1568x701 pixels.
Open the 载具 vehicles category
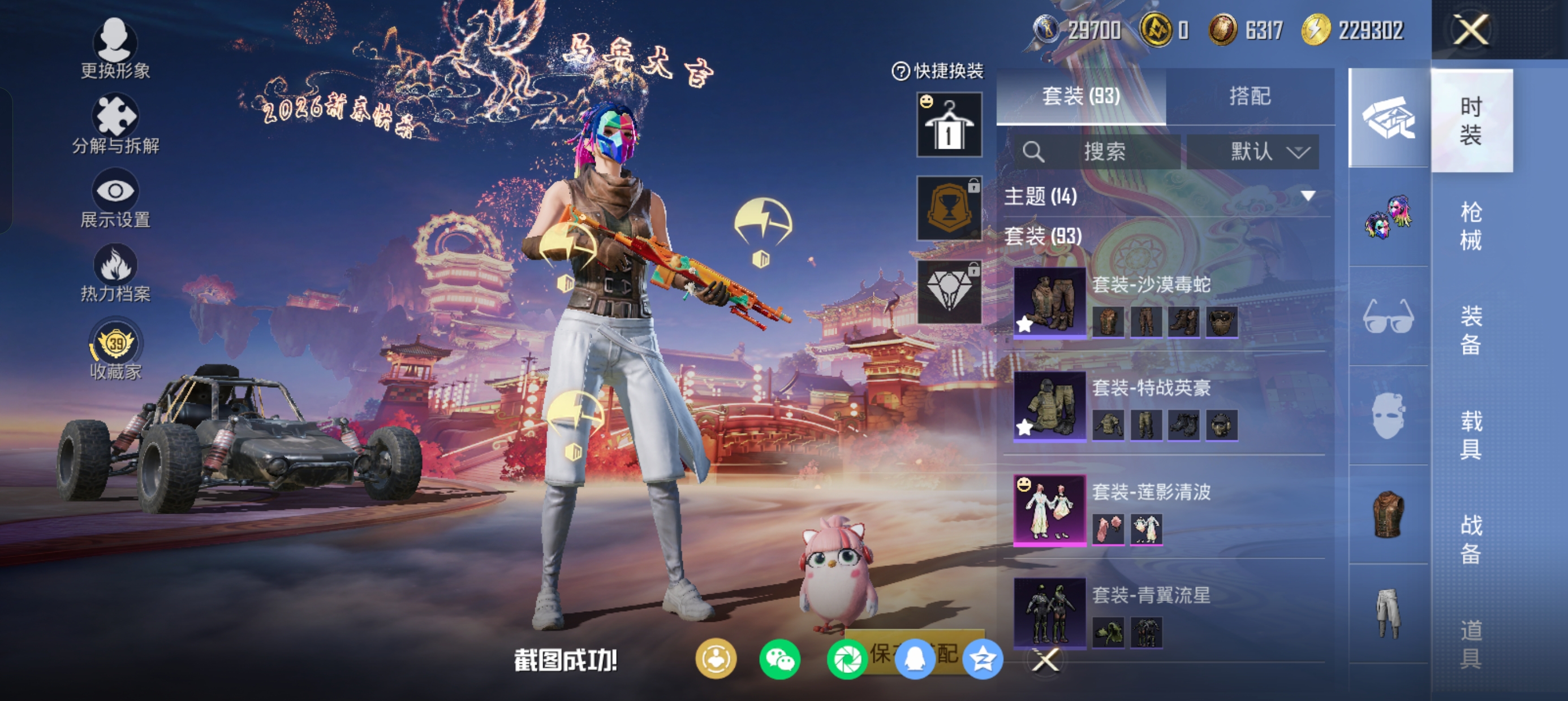pyautogui.click(x=1471, y=435)
